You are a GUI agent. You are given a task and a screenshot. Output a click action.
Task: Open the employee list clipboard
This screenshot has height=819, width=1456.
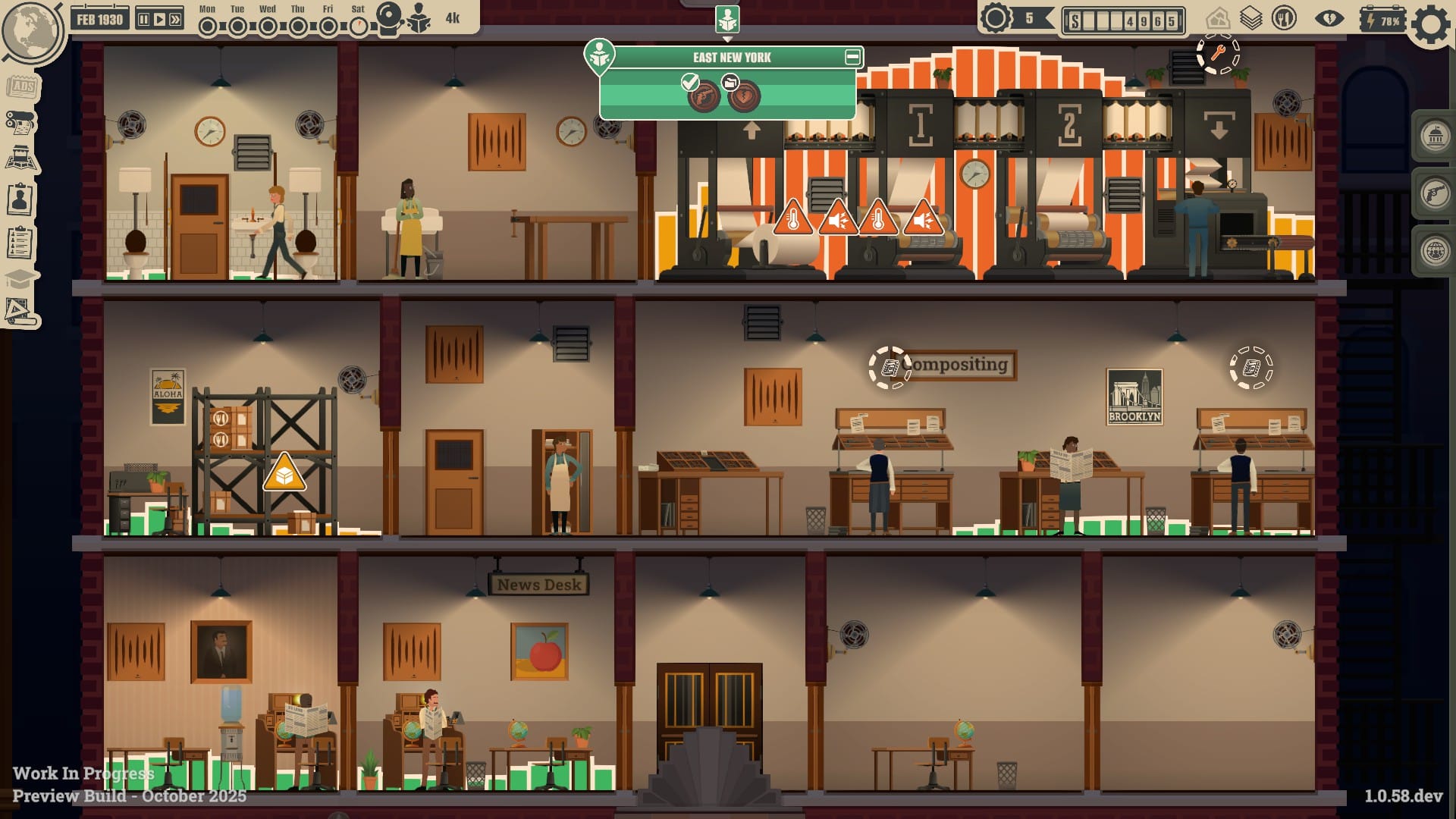point(20,243)
